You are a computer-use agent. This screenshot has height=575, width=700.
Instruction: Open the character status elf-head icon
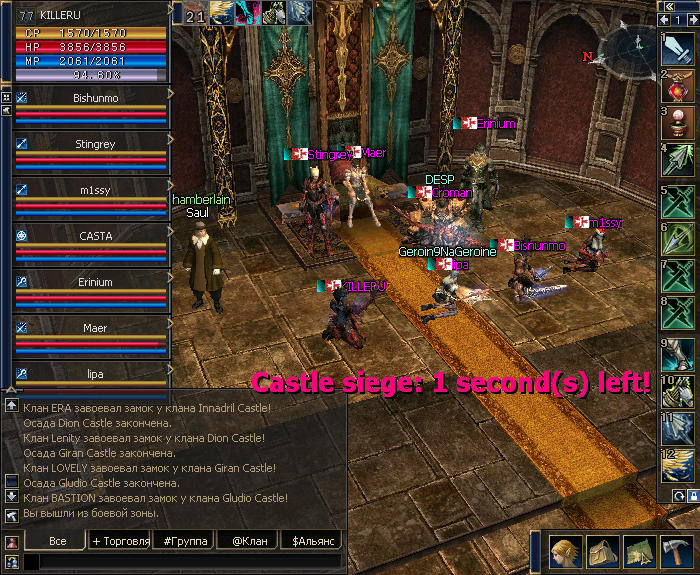coord(563,551)
